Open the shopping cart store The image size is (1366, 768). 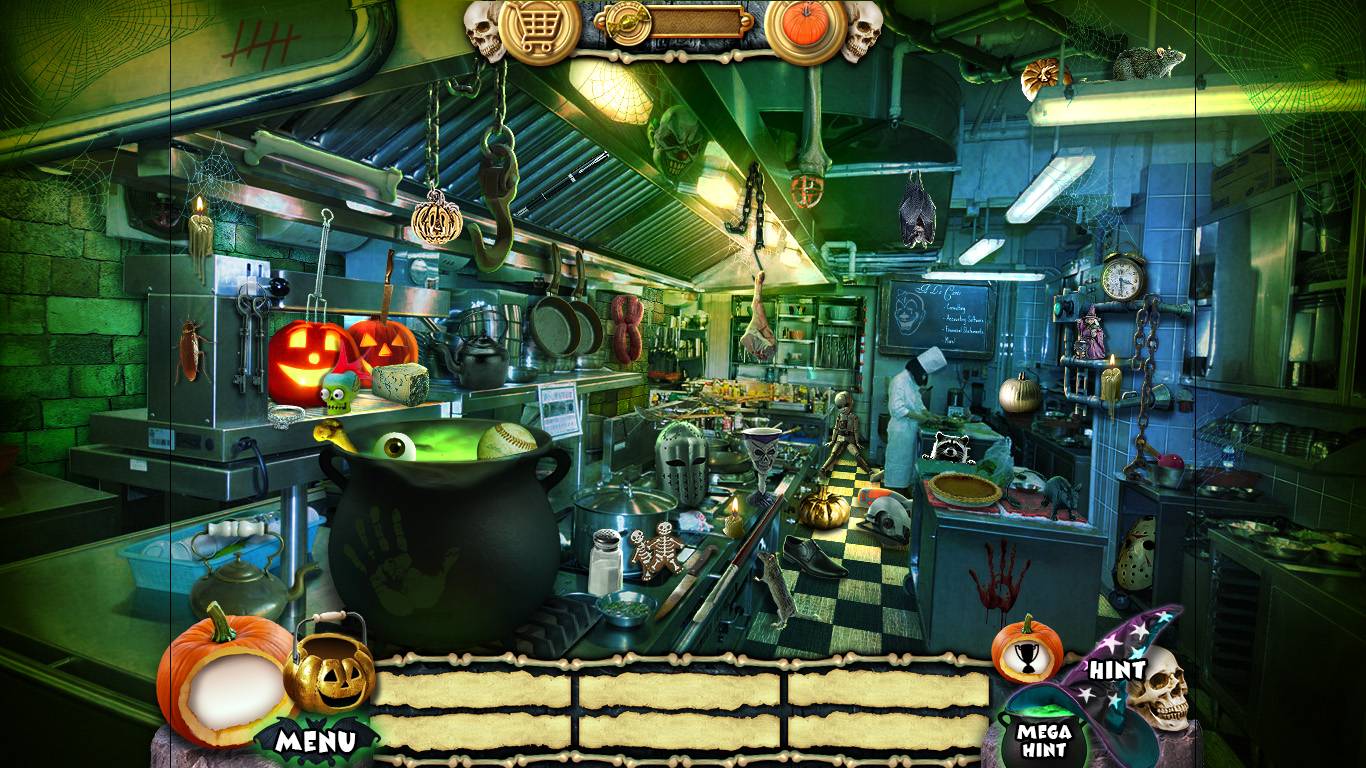539,30
